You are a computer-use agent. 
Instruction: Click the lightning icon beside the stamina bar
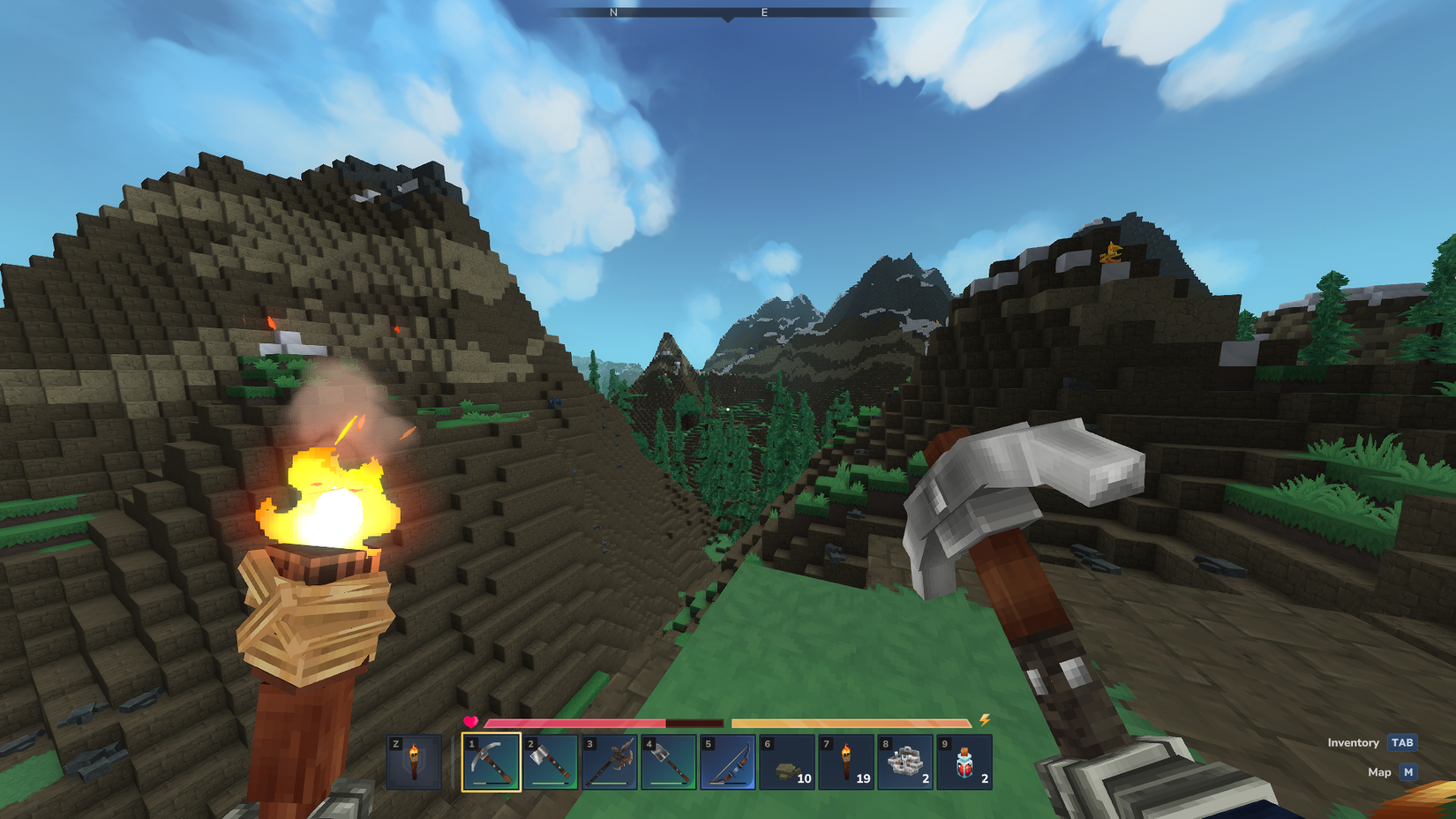[x=984, y=719]
